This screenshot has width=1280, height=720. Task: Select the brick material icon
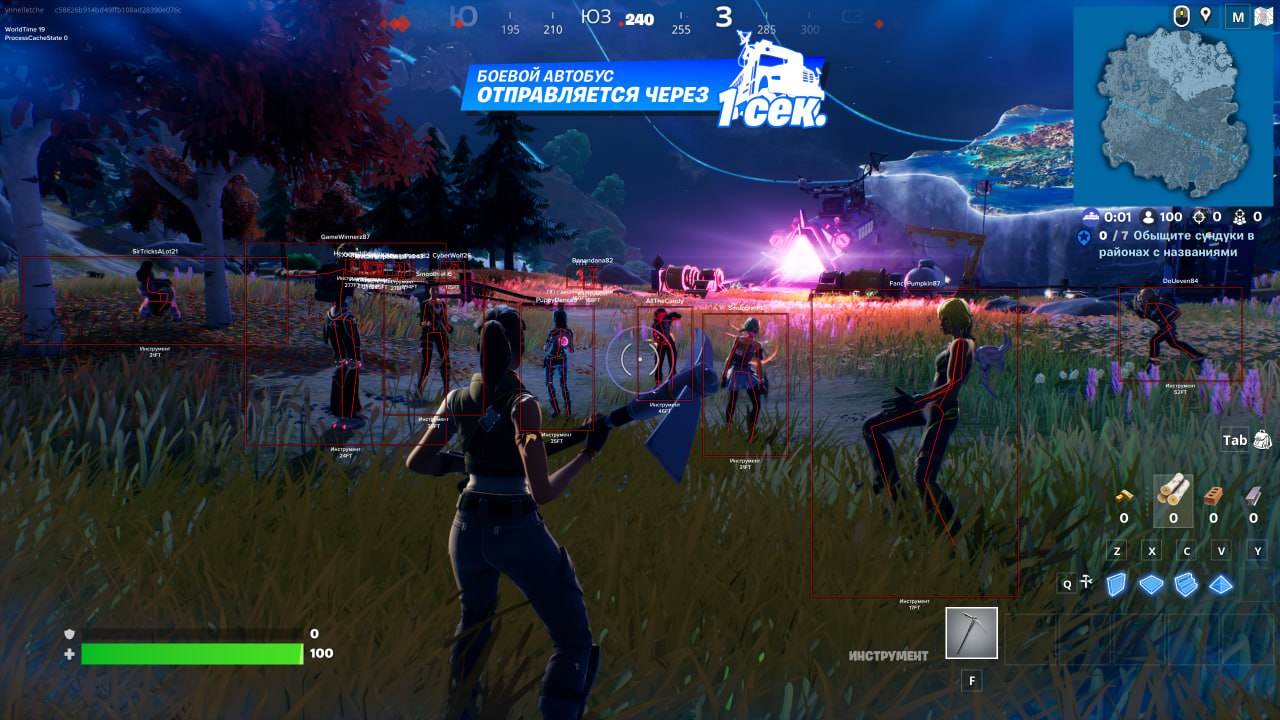pos(1213,496)
